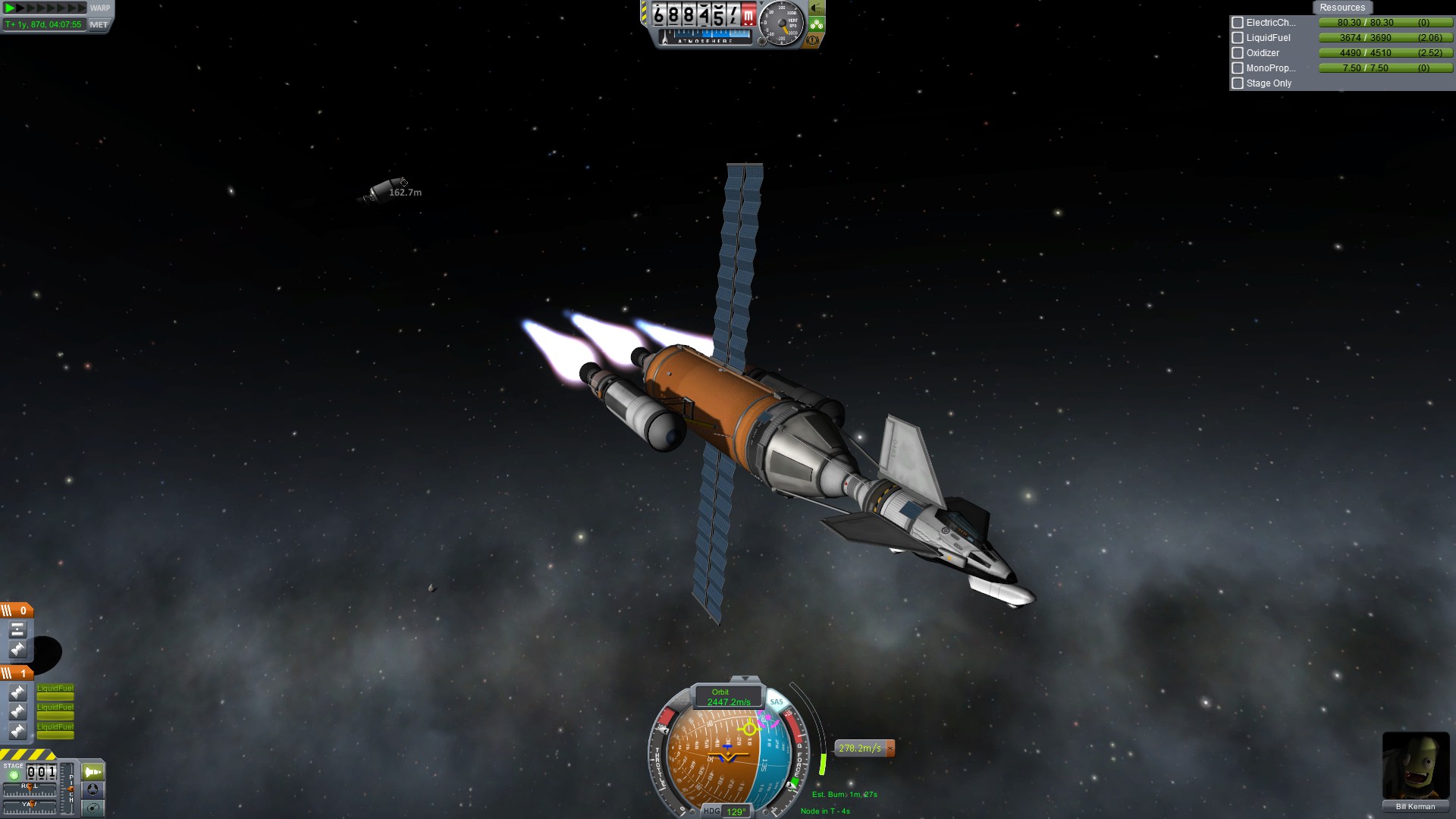Screen dimensions: 1456x819
Task: Select Bill Kerman's crew portrait
Action: tap(1415, 766)
